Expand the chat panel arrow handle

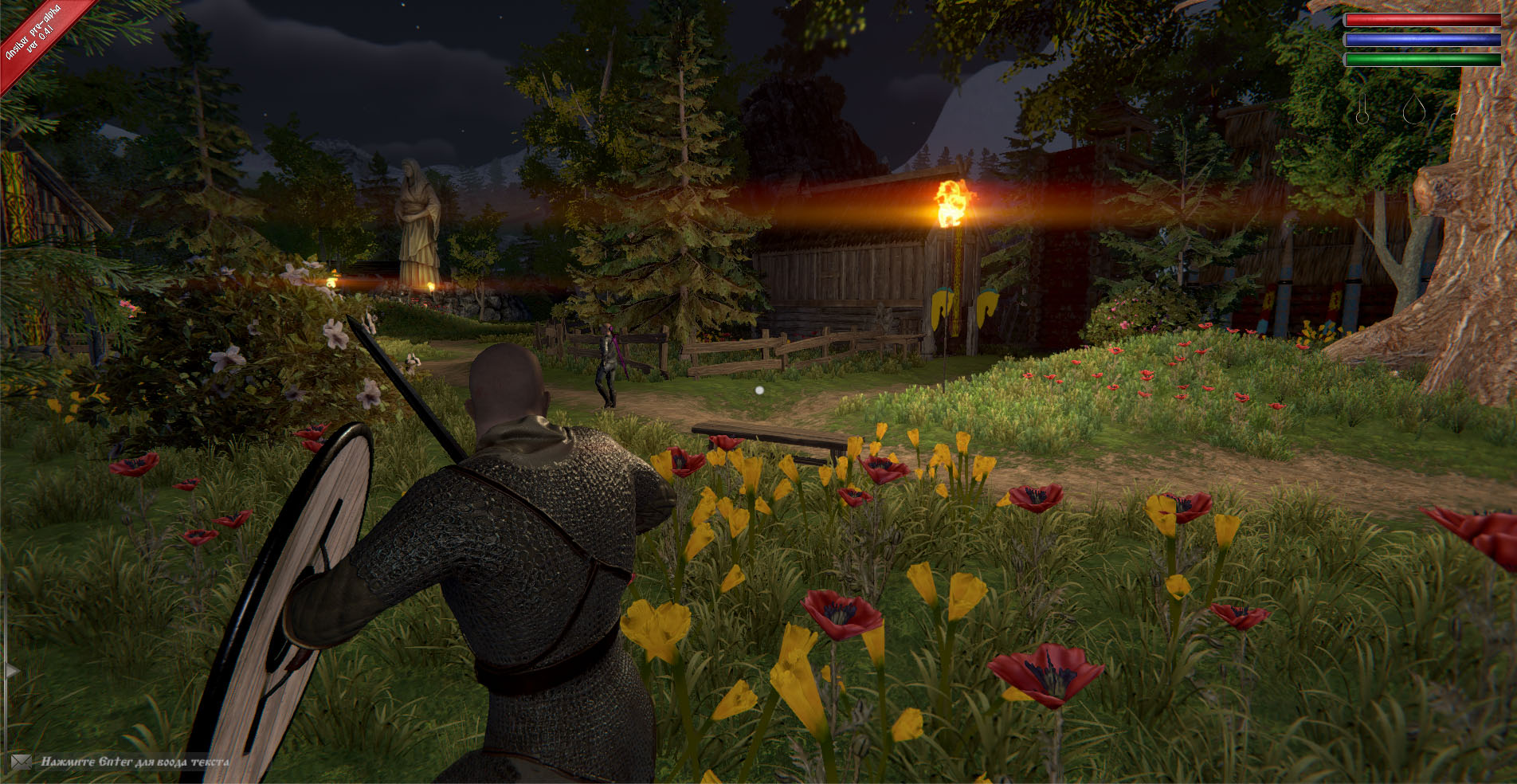[x=11, y=671]
